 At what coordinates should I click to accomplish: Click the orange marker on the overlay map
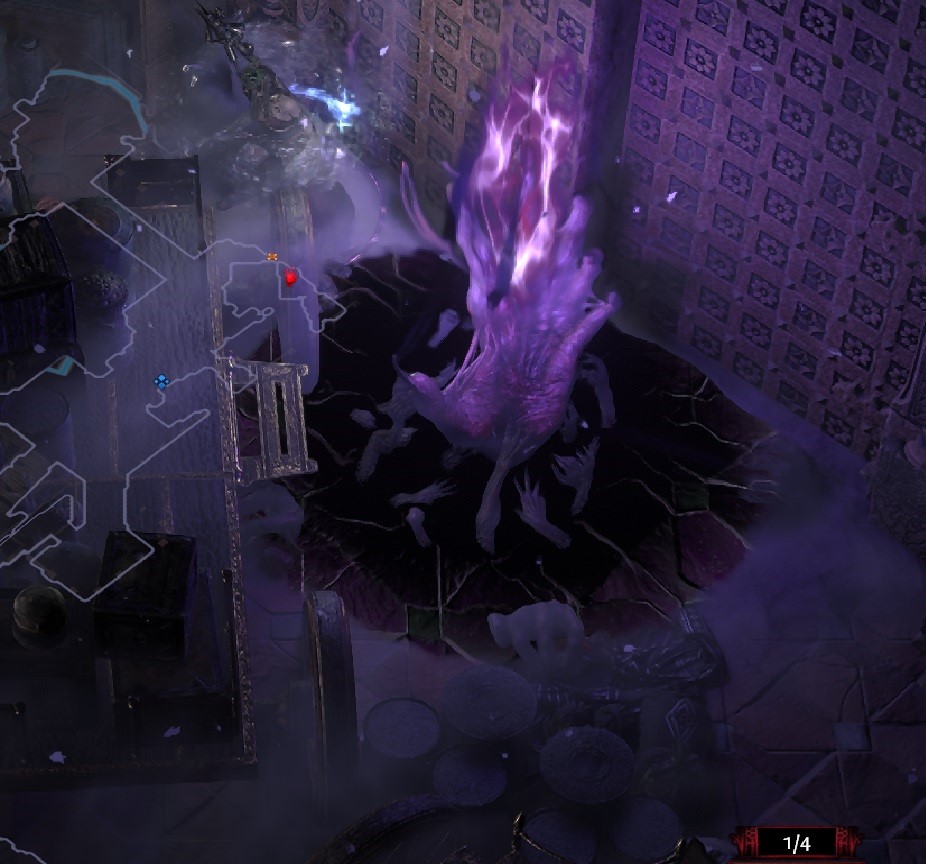(x=272, y=257)
